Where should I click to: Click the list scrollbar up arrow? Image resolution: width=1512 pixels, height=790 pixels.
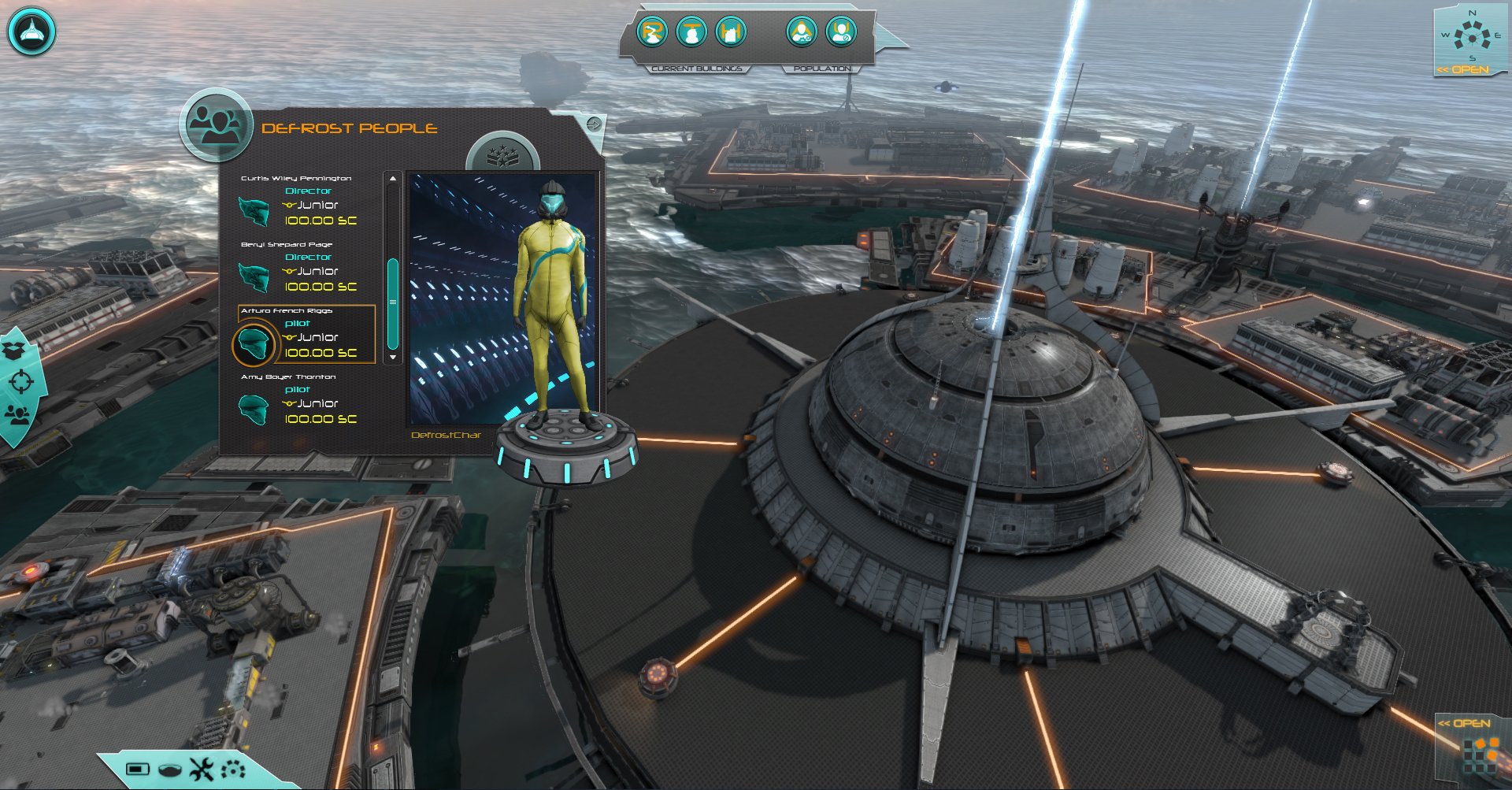coord(393,180)
